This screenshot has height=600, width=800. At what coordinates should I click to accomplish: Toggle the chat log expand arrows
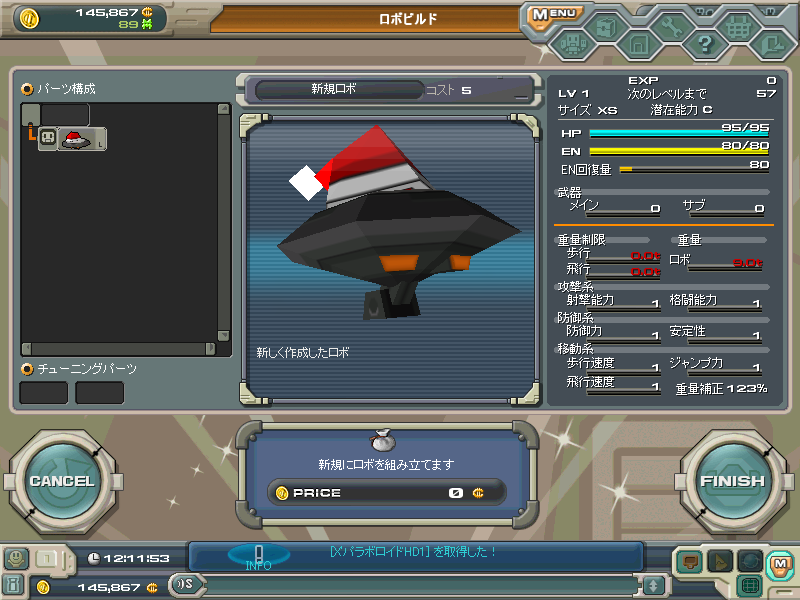click(x=653, y=585)
